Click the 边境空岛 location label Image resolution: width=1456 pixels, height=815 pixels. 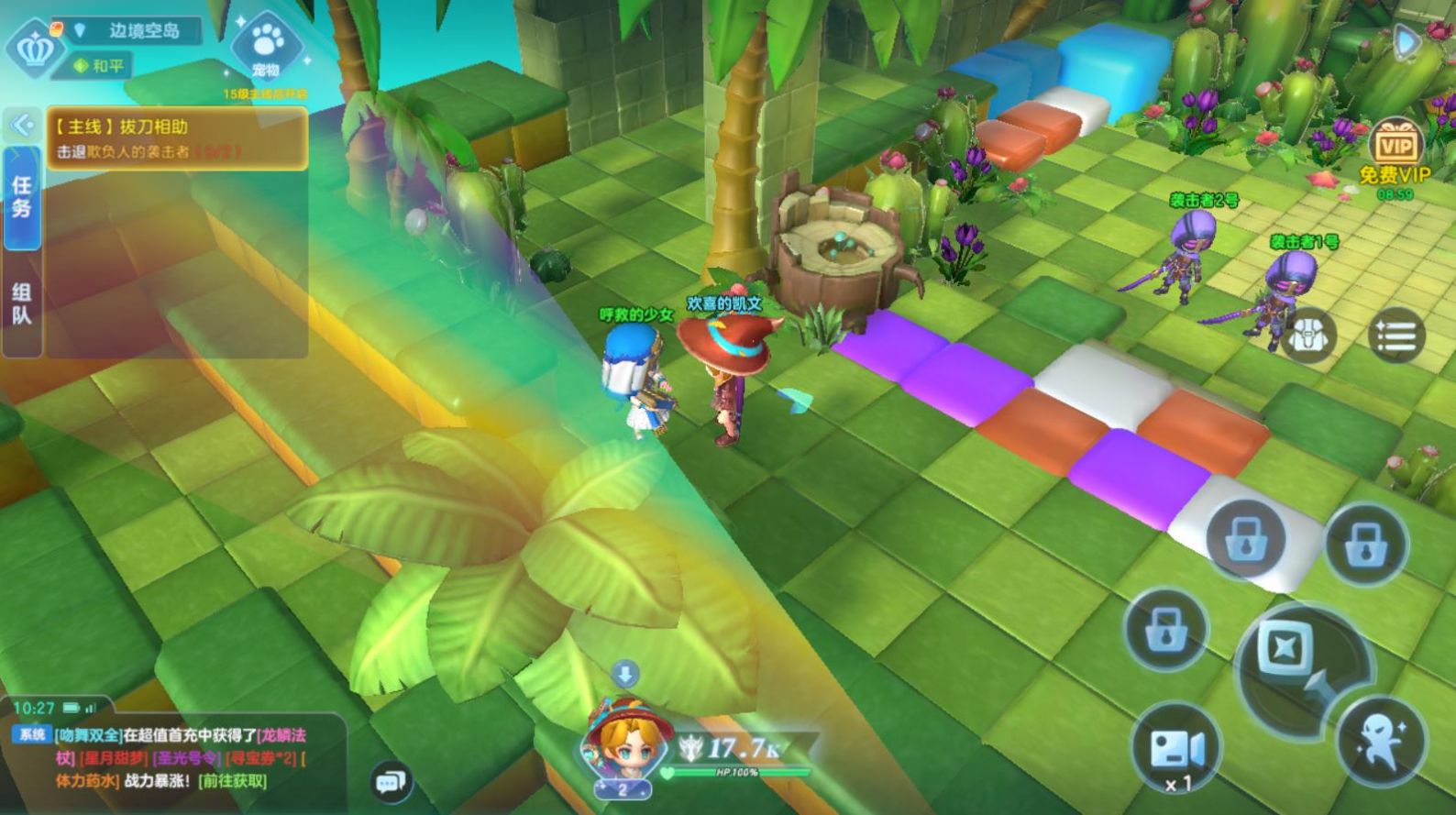click(x=142, y=30)
